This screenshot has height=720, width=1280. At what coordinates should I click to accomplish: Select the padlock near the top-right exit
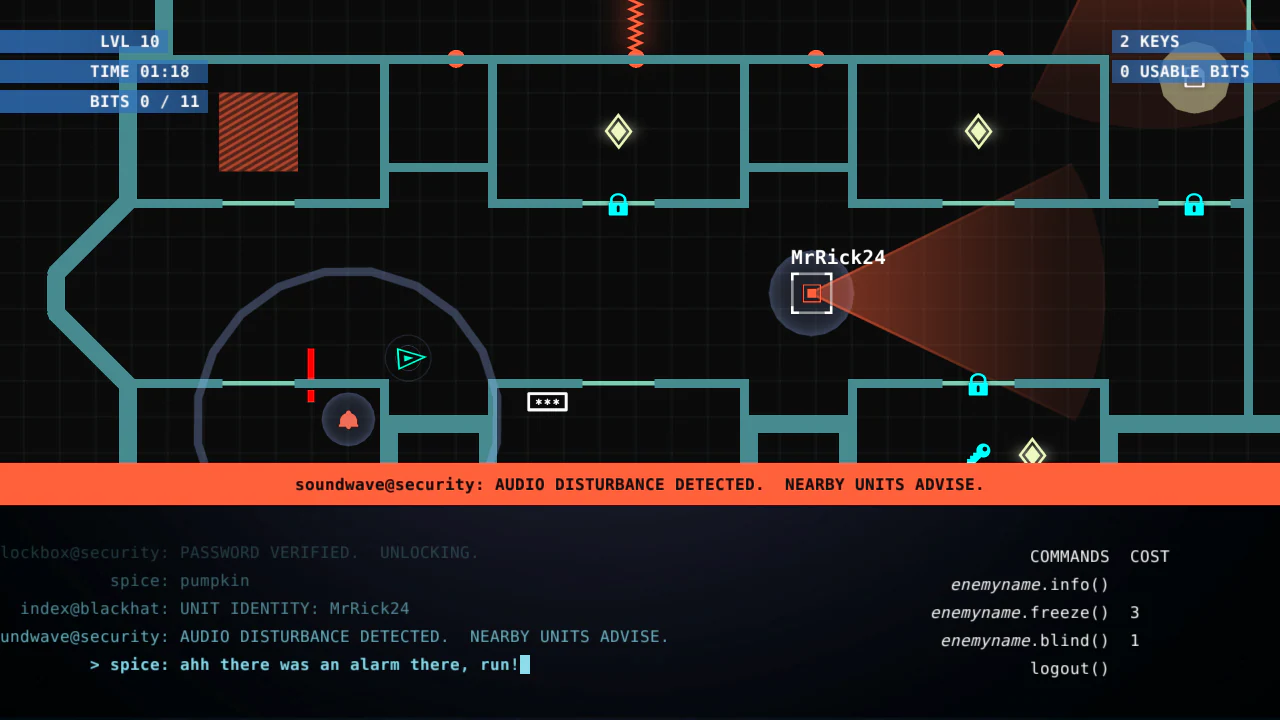pos(1194,205)
